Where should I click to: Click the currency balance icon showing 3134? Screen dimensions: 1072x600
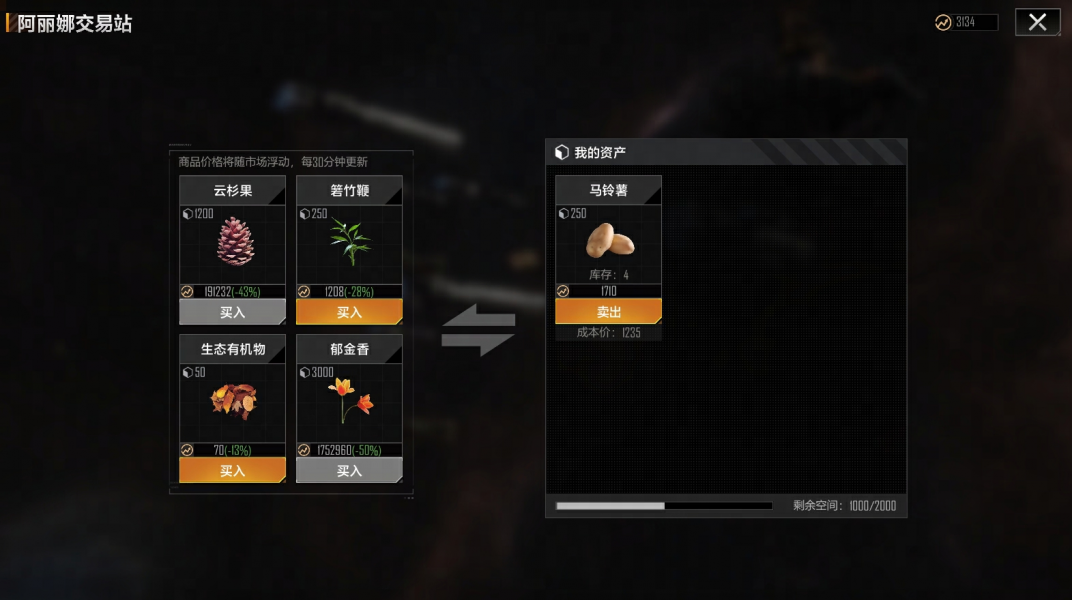pos(943,22)
